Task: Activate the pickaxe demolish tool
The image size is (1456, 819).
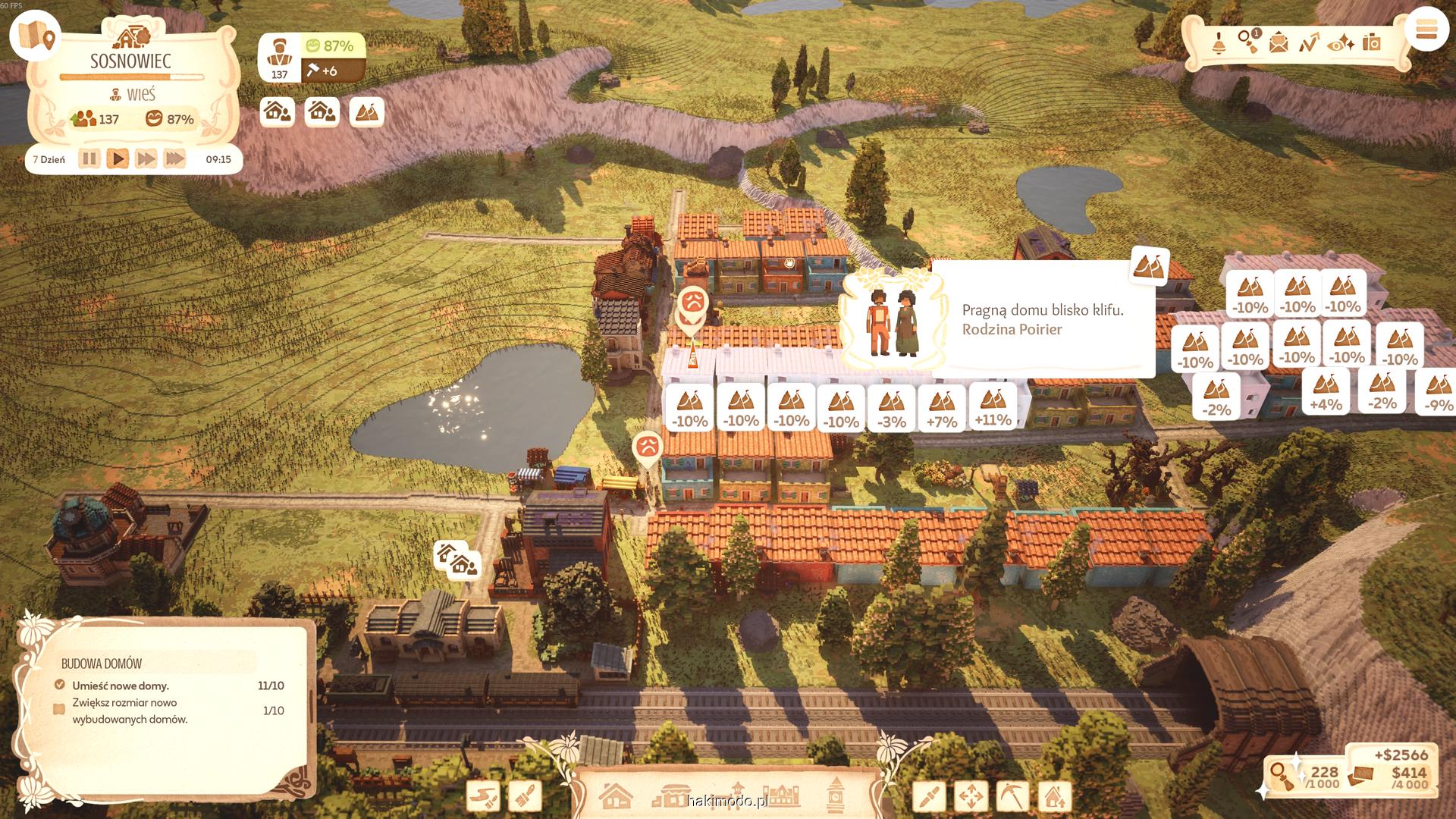Action: pos(1012,797)
